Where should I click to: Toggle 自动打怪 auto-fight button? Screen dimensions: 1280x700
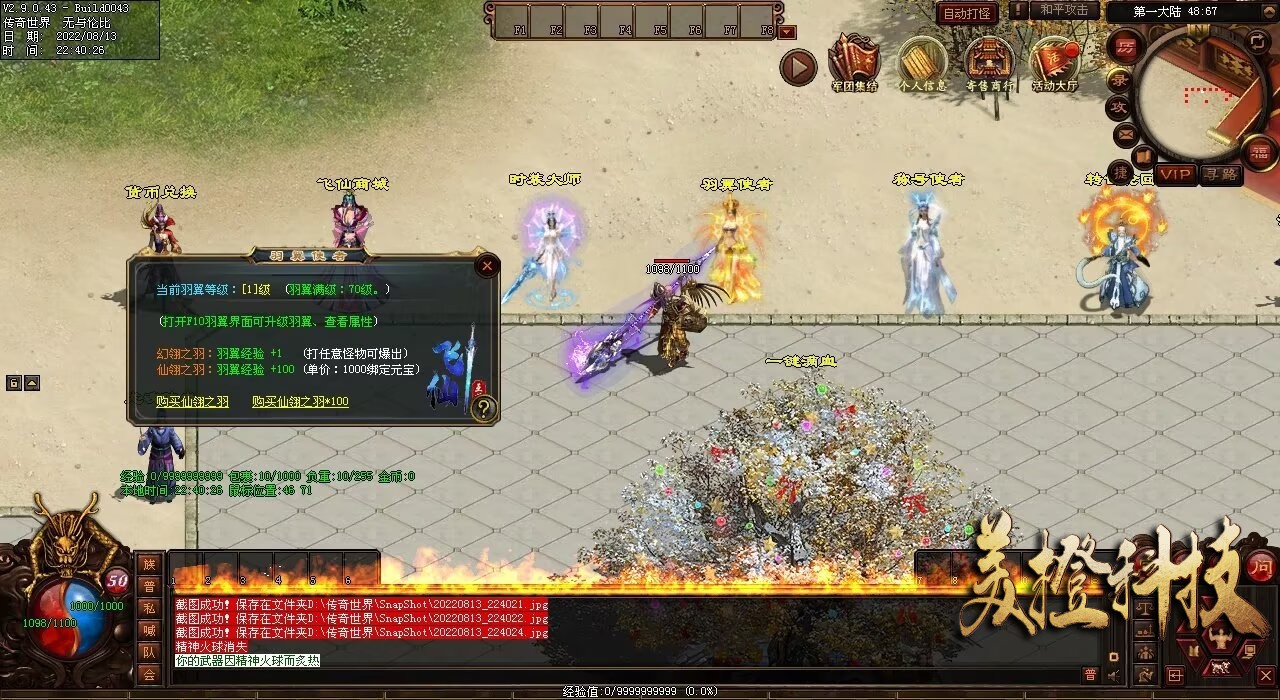pyautogui.click(x=967, y=13)
